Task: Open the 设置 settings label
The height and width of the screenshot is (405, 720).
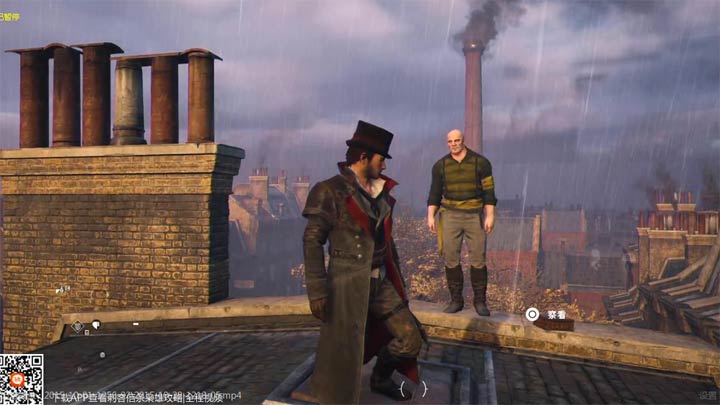Action: point(707,395)
